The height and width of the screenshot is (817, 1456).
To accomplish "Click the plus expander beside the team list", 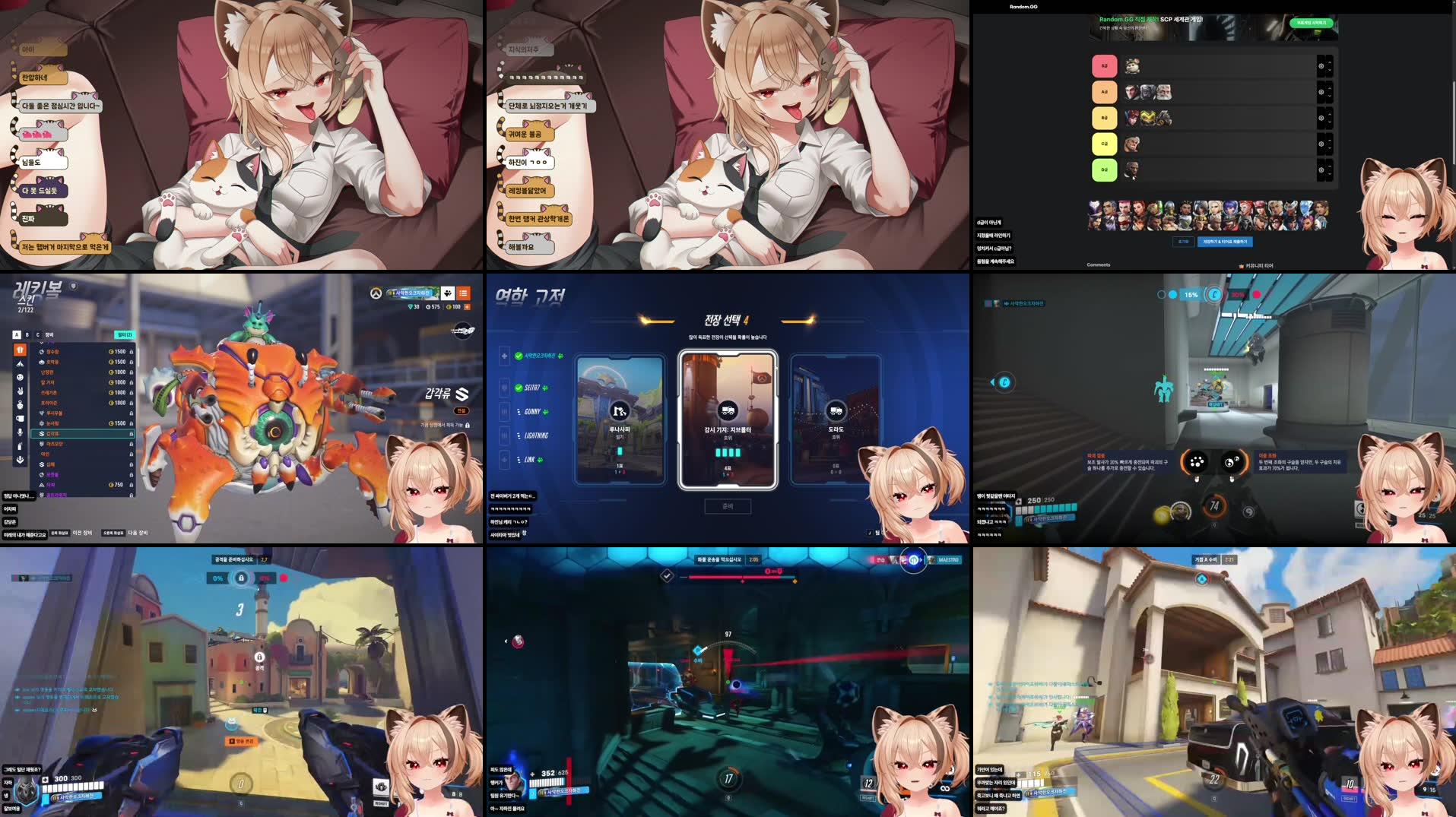I will (x=504, y=356).
